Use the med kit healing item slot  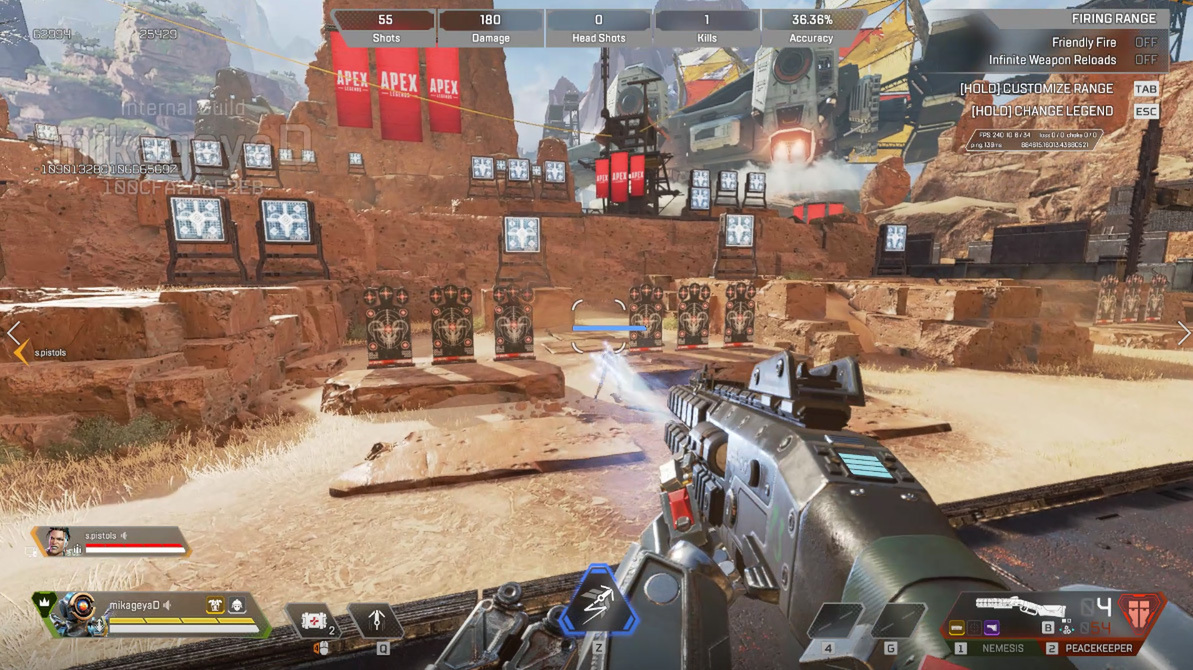[314, 622]
